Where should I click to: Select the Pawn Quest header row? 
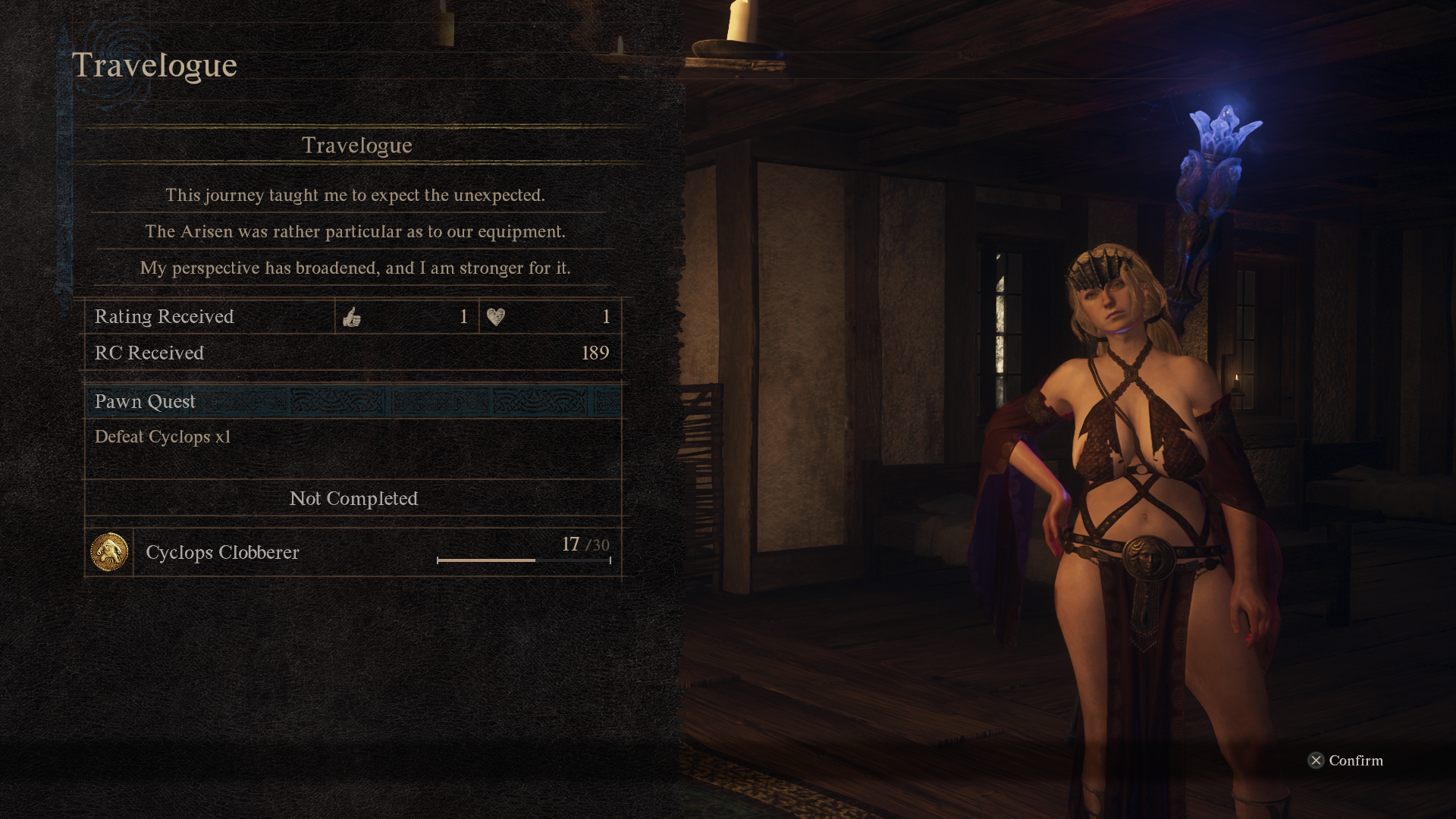(353, 401)
